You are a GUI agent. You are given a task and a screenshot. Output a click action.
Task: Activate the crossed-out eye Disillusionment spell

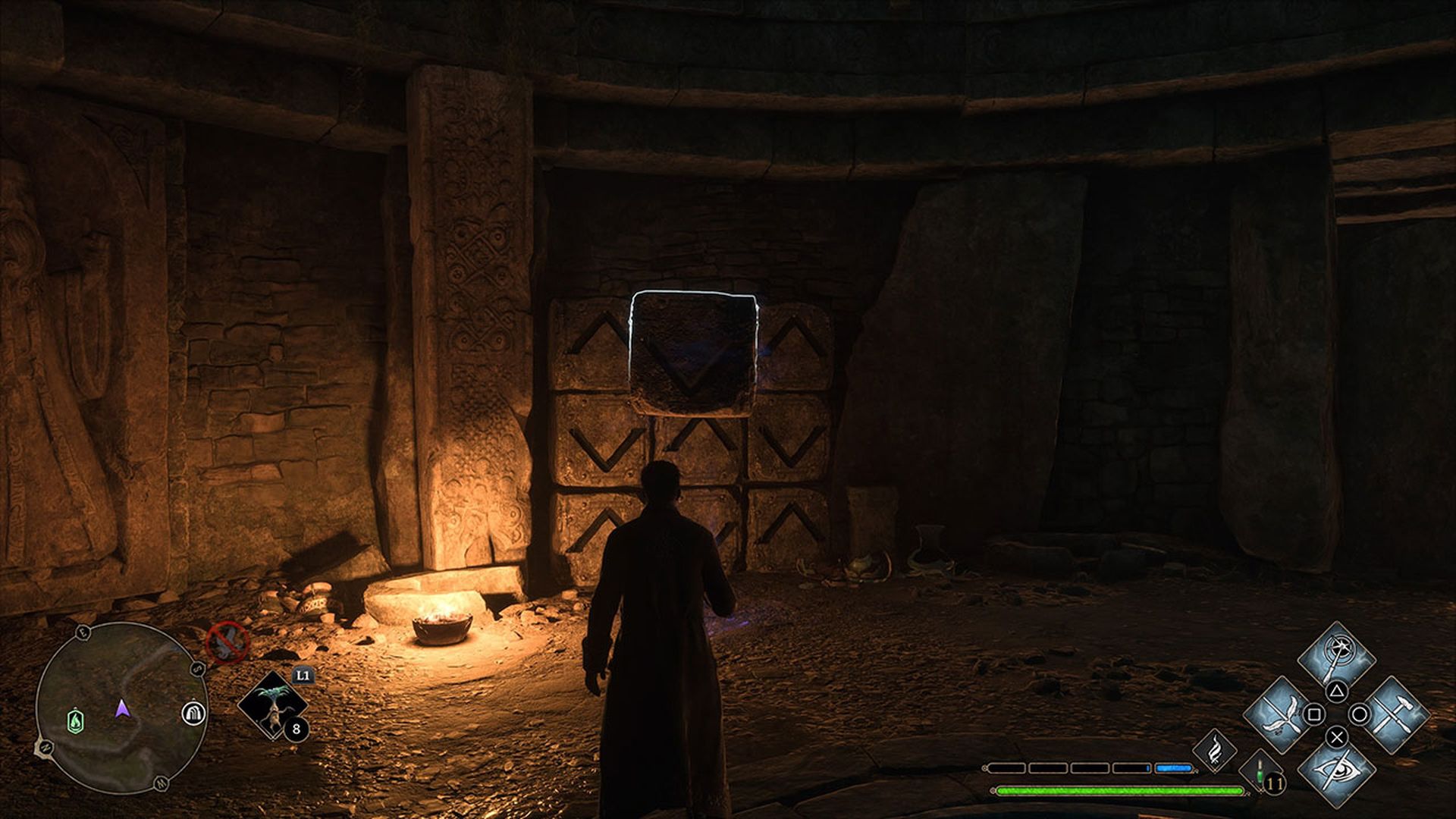[1336, 770]
